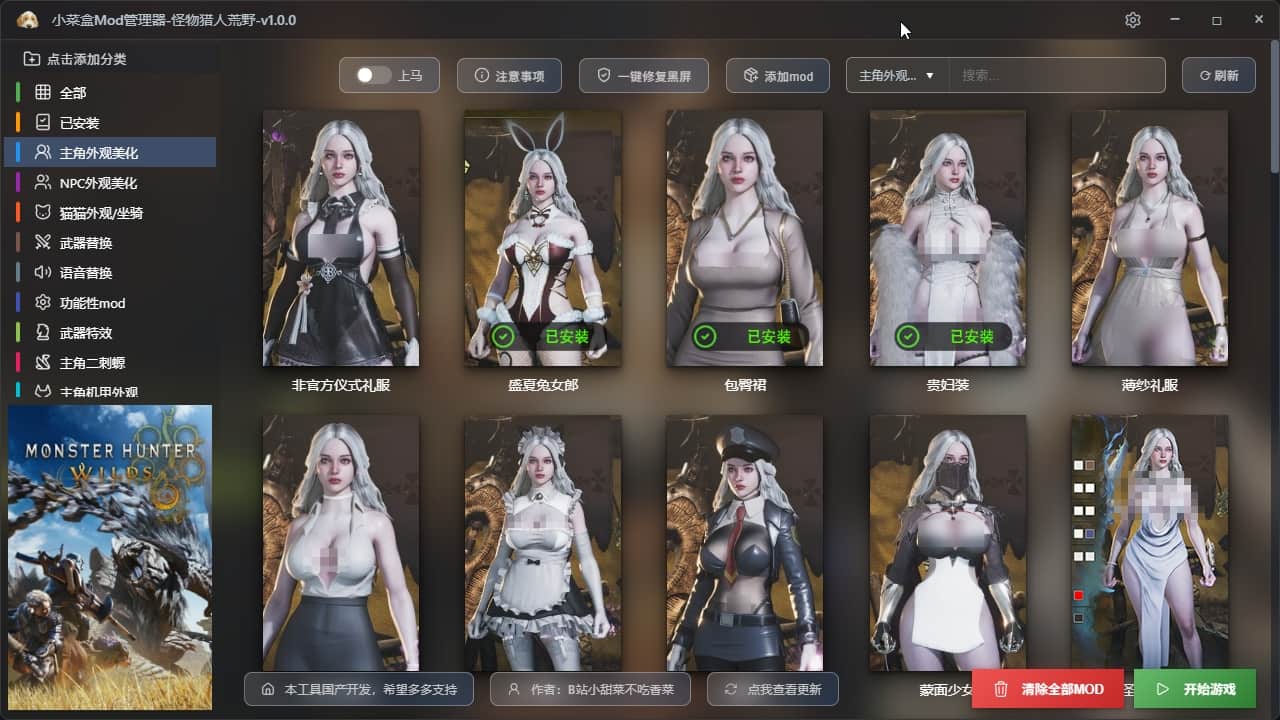Refresh the list with 刷新

click(1218, 76)
